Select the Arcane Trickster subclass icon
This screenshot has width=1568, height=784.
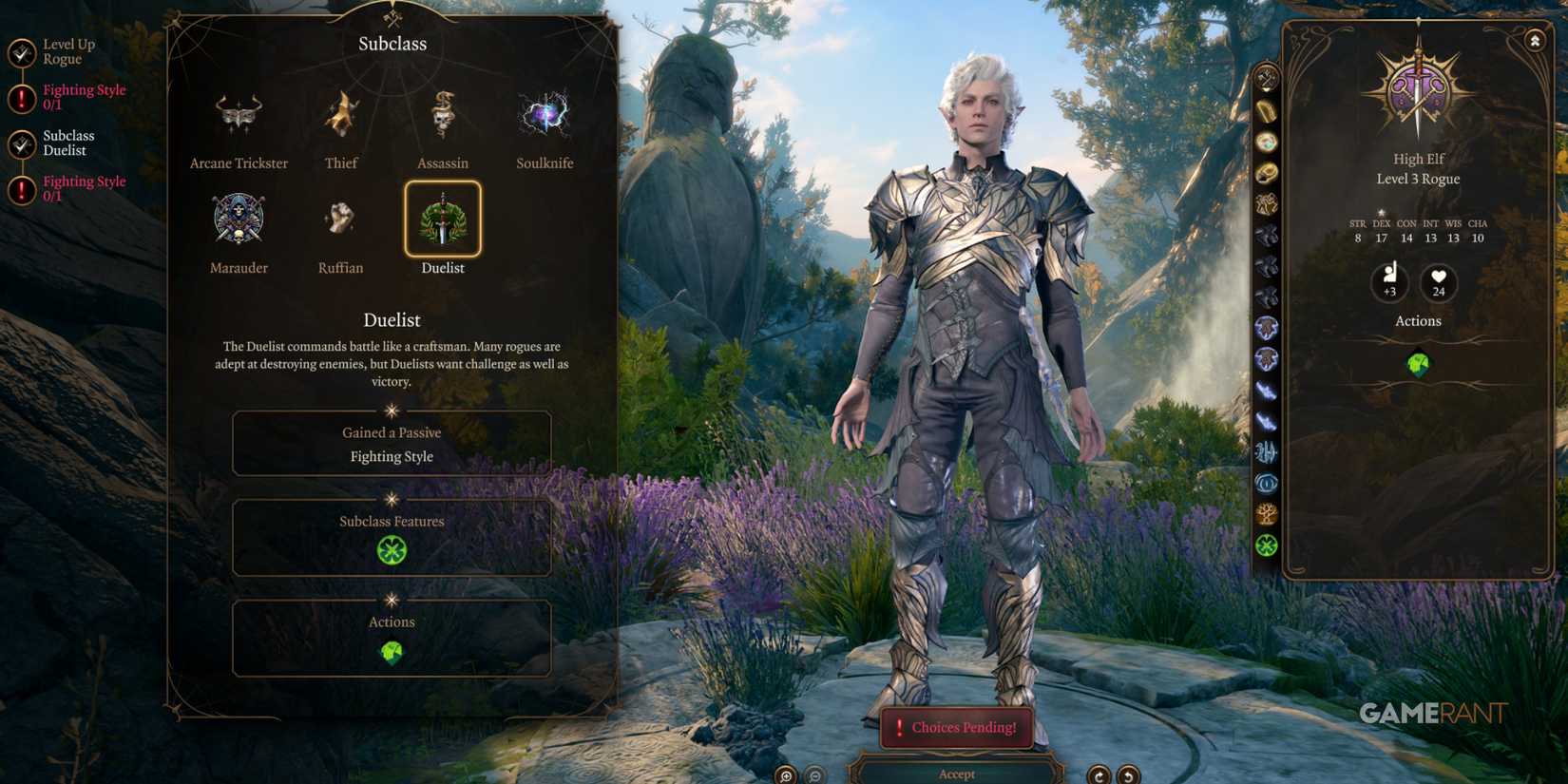(x=239, y=112)
